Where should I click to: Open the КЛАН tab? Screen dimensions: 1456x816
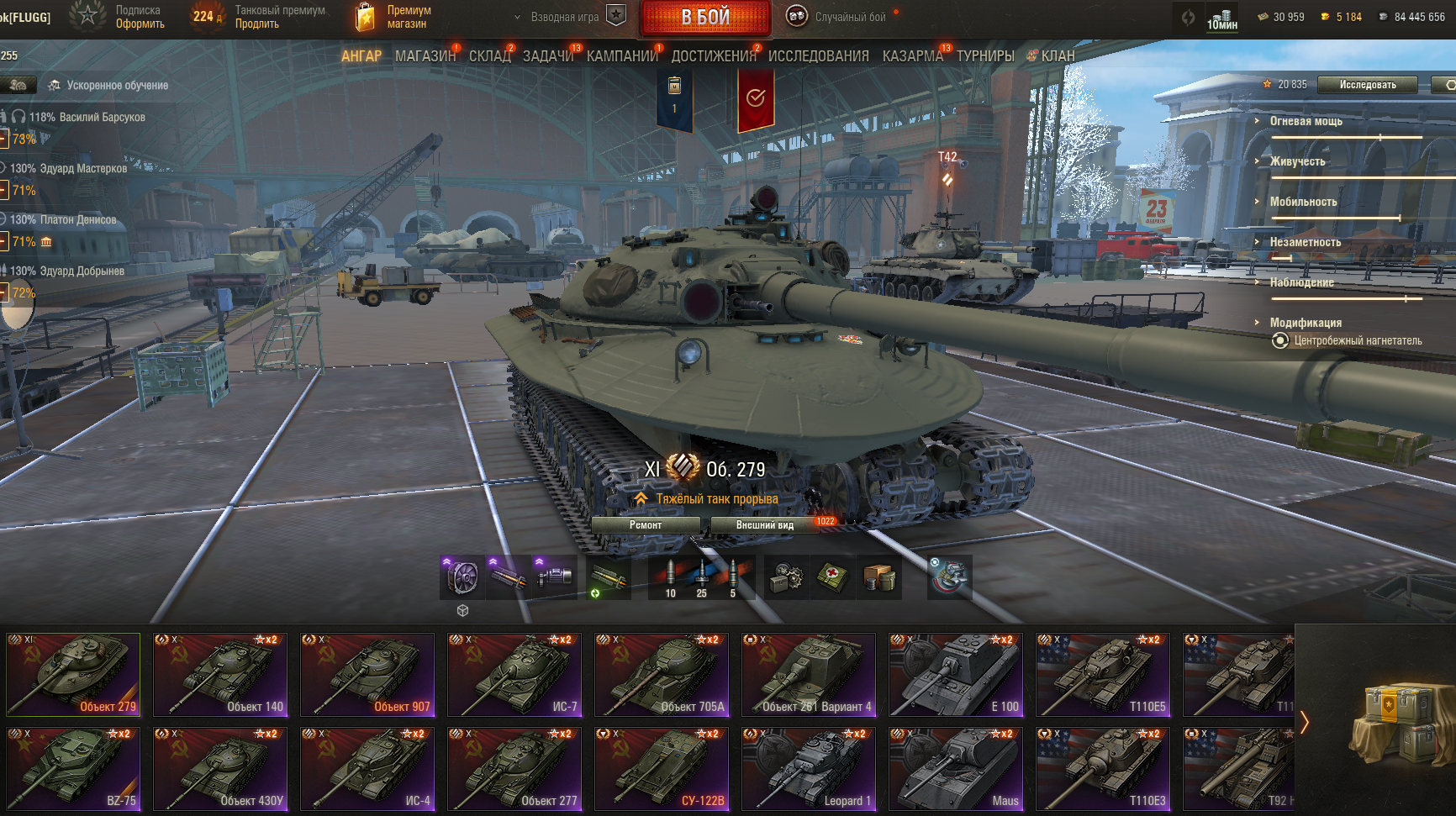tap(1057, 56)
